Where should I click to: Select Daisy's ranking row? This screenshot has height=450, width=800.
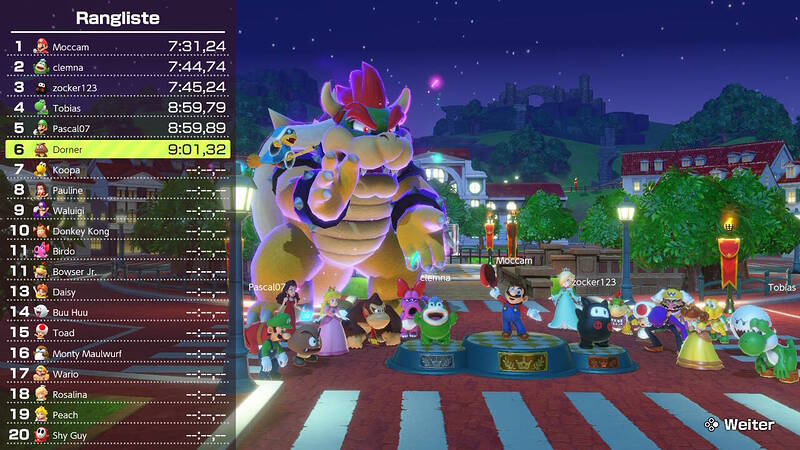[x=118, y=292]
